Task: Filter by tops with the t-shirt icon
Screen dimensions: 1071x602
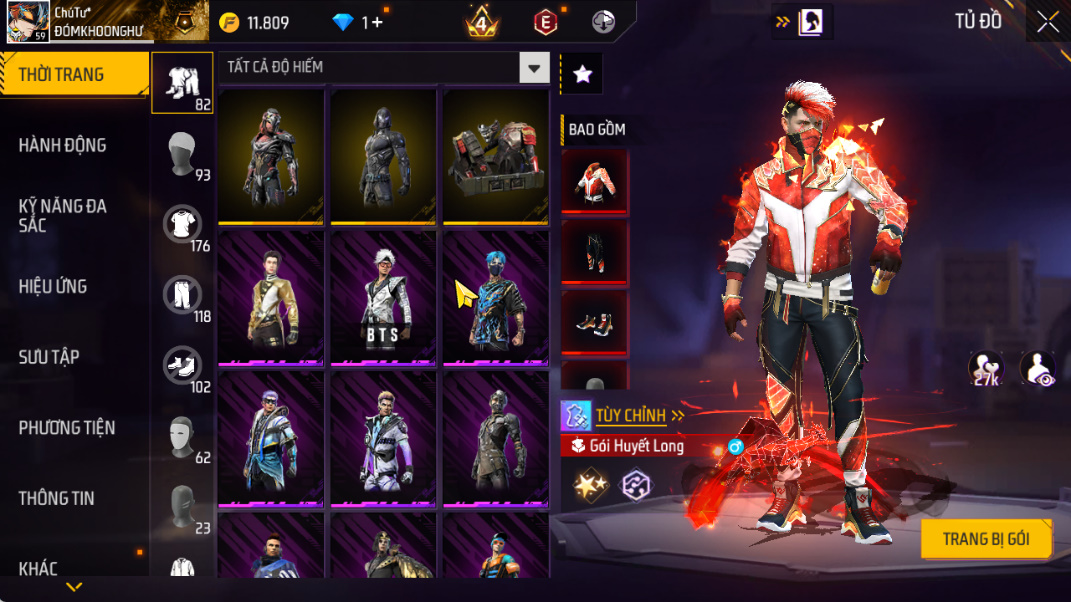Action: point(182,225)
